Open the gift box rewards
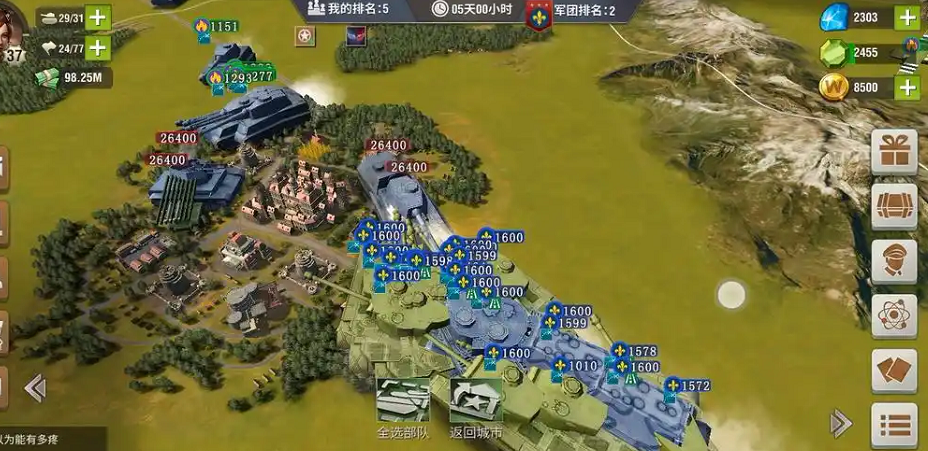The height and width of the screenshot is (451, 928). (x=894, y=153)
